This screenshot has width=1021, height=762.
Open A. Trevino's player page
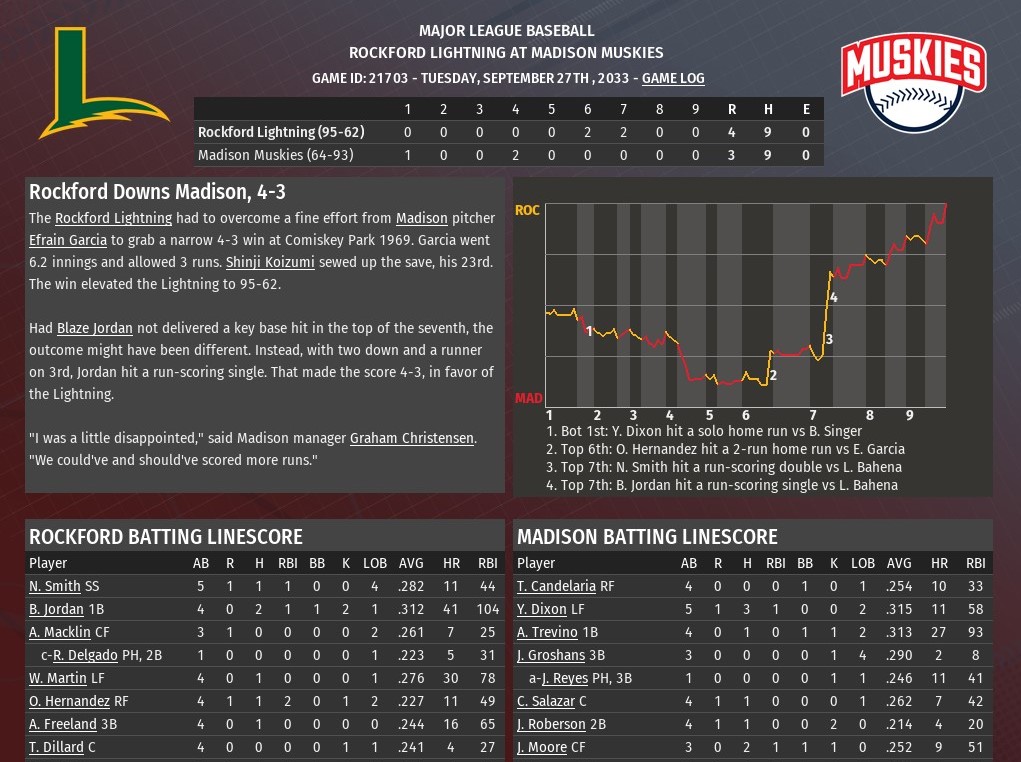(547, 632)
